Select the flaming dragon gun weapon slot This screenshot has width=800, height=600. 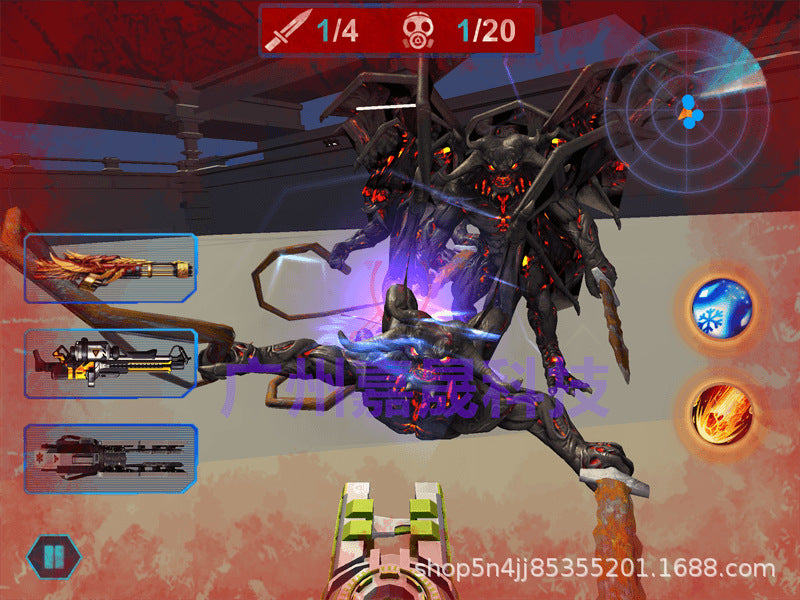(x=110, y=268)
